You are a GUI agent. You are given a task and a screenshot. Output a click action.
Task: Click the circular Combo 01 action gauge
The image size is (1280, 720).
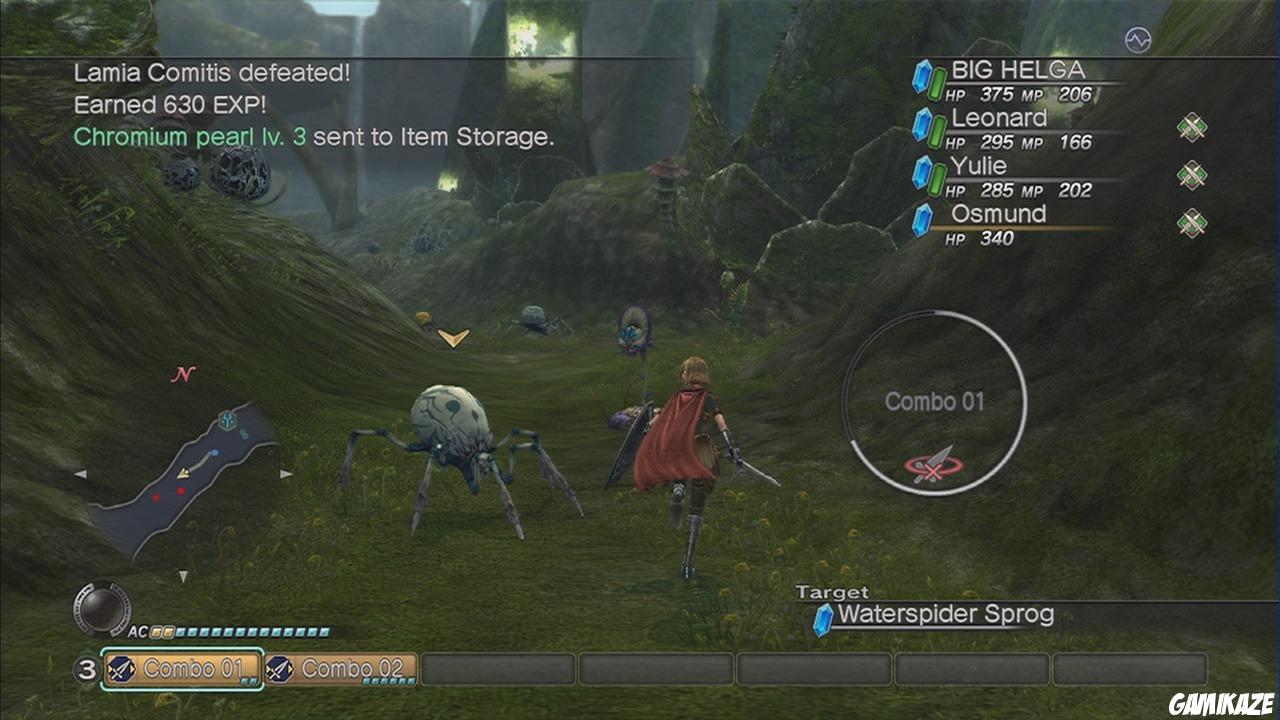[934, 402]
